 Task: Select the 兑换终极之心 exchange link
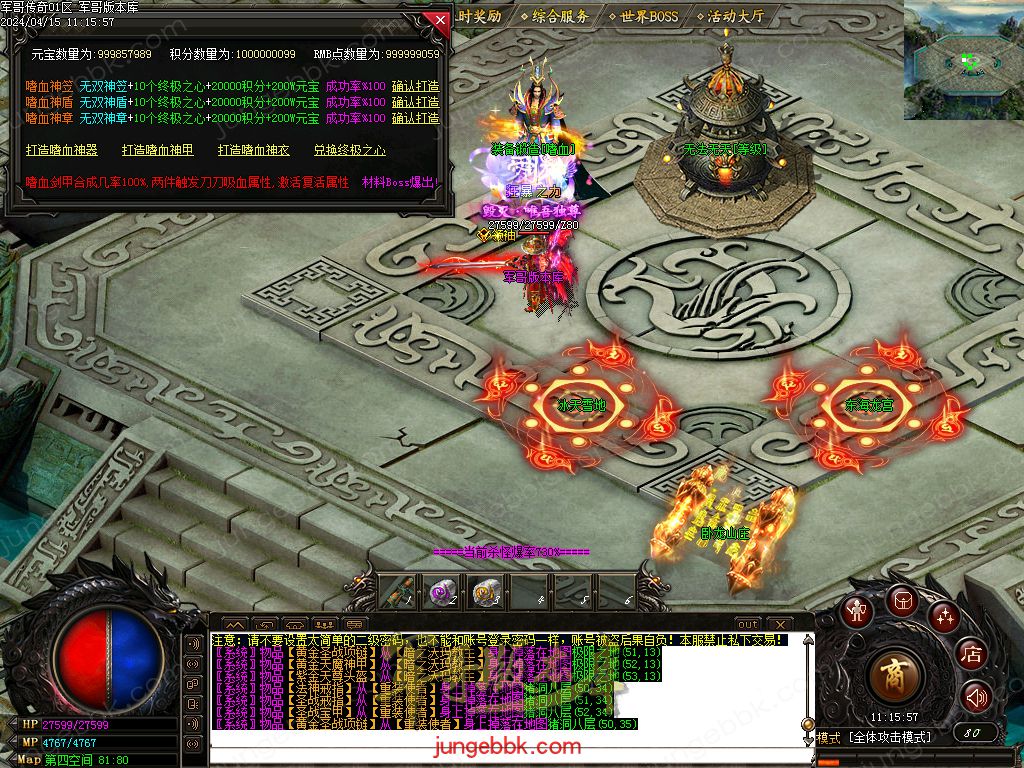point(349,150)
